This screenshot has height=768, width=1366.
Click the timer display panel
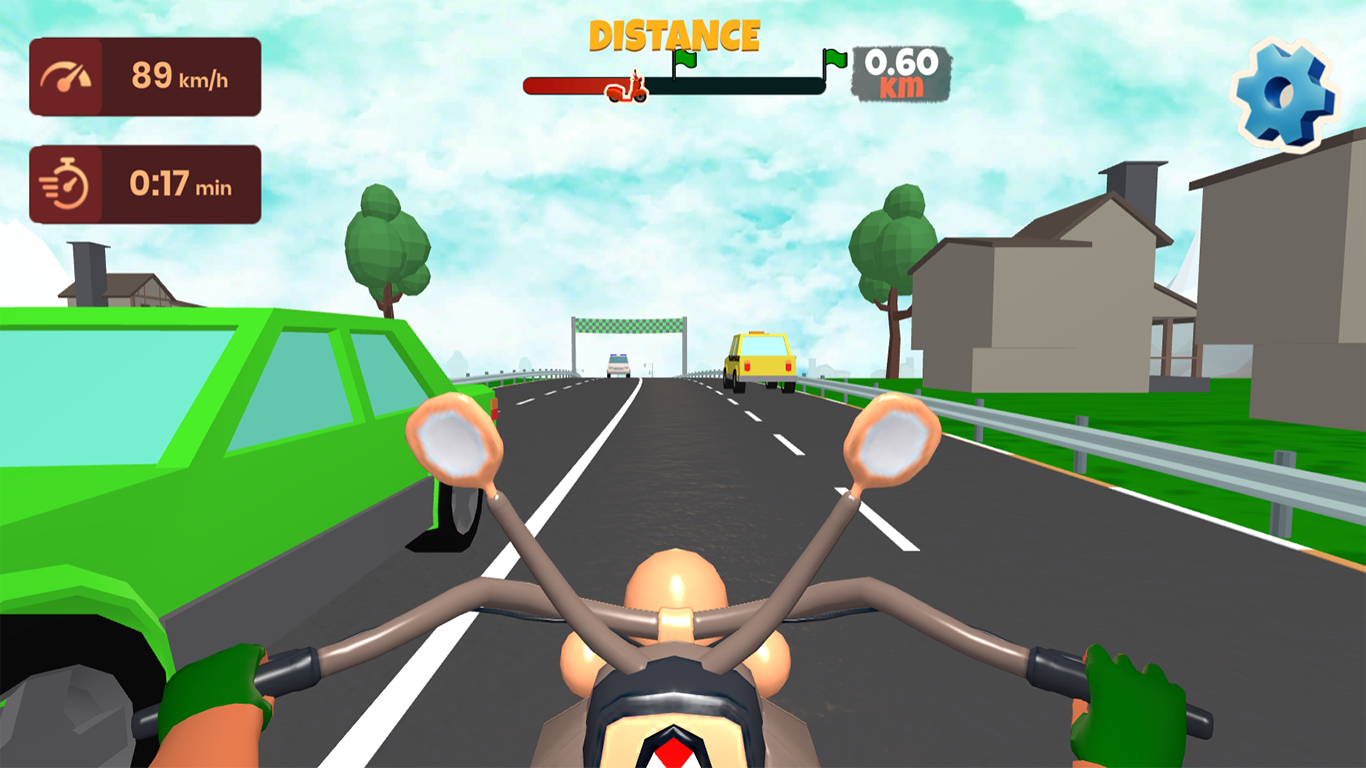pos(145,184)
